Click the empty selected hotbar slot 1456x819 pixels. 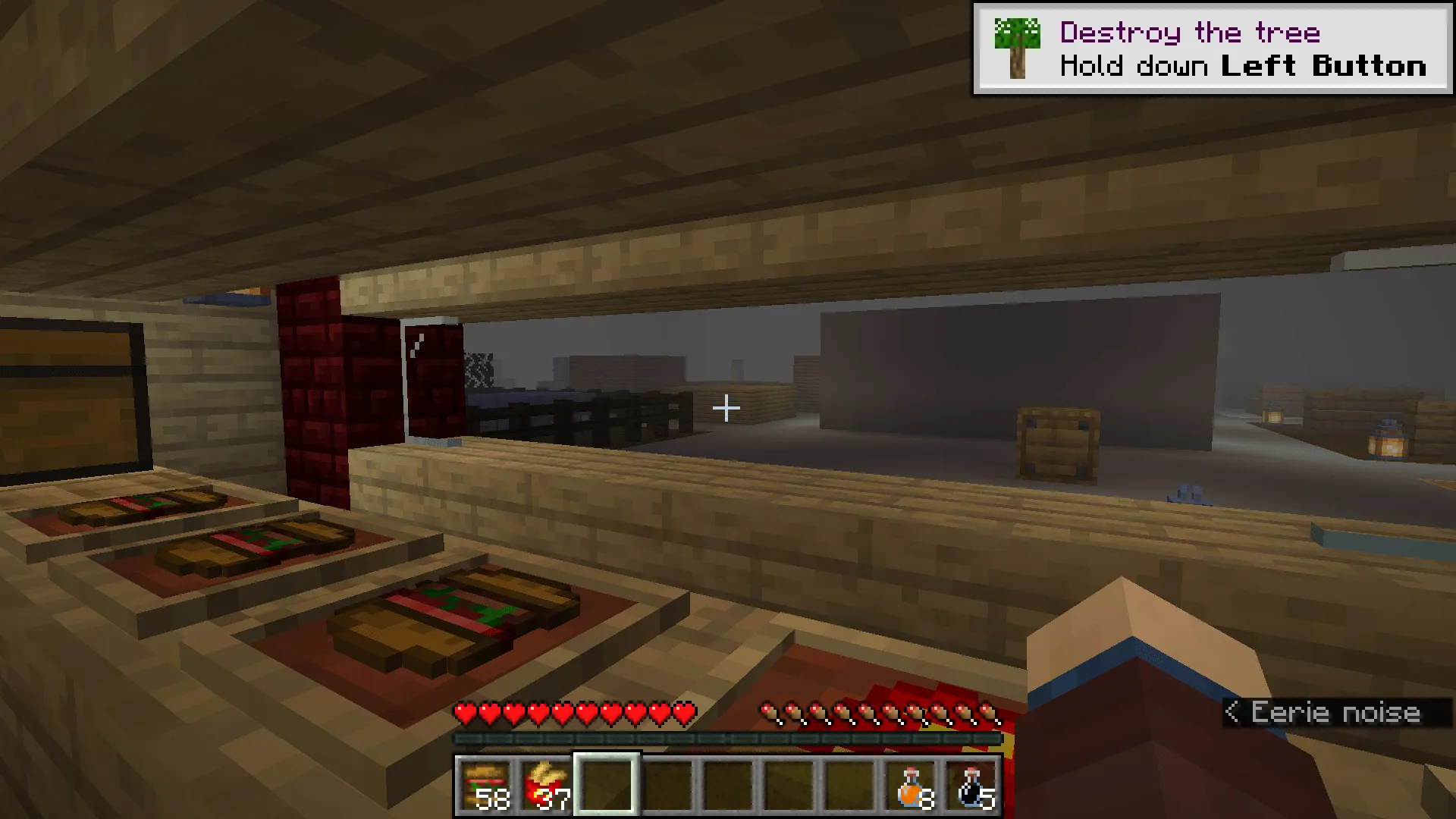(605, 785)
